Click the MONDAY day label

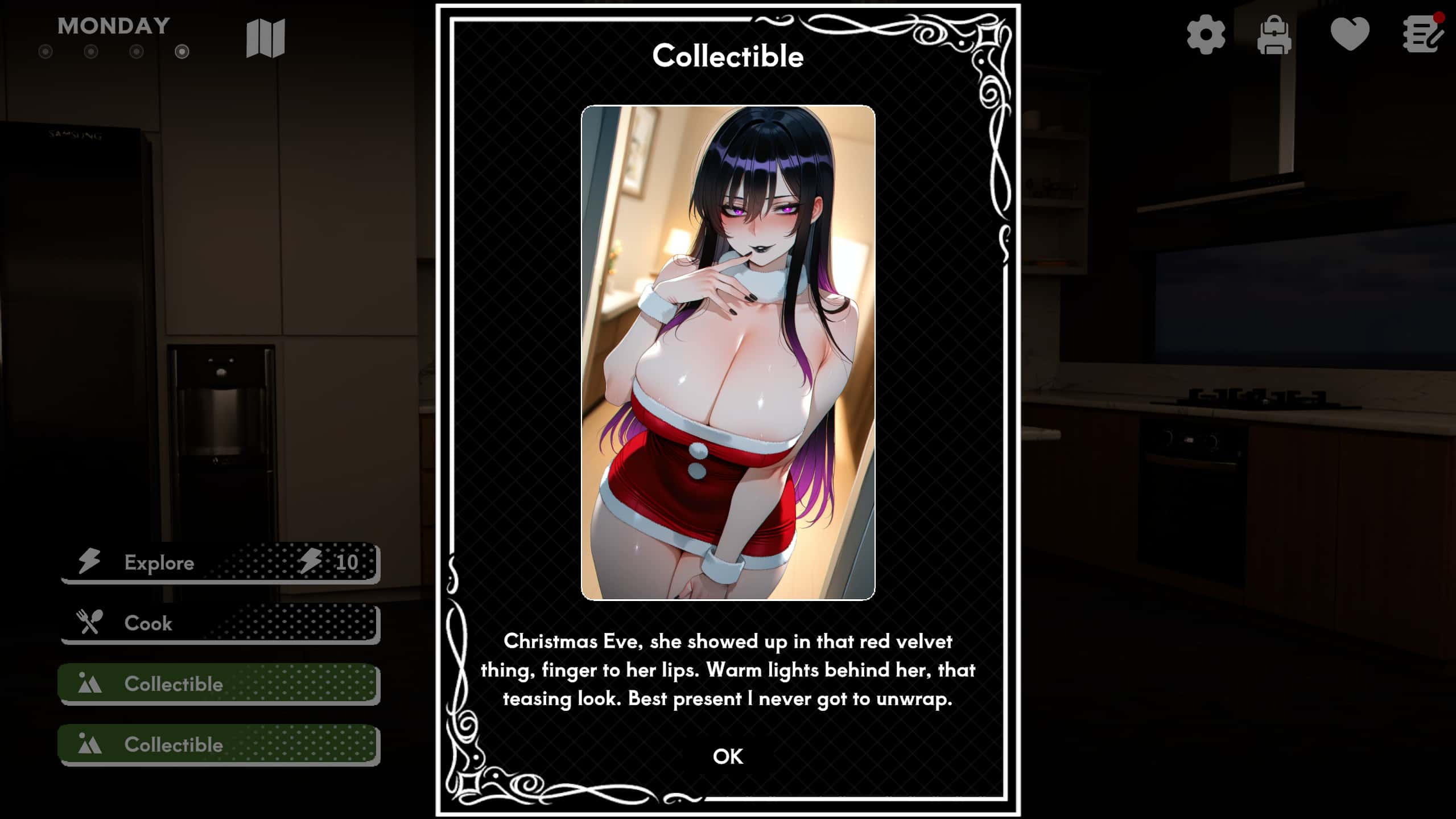point(112,25)
